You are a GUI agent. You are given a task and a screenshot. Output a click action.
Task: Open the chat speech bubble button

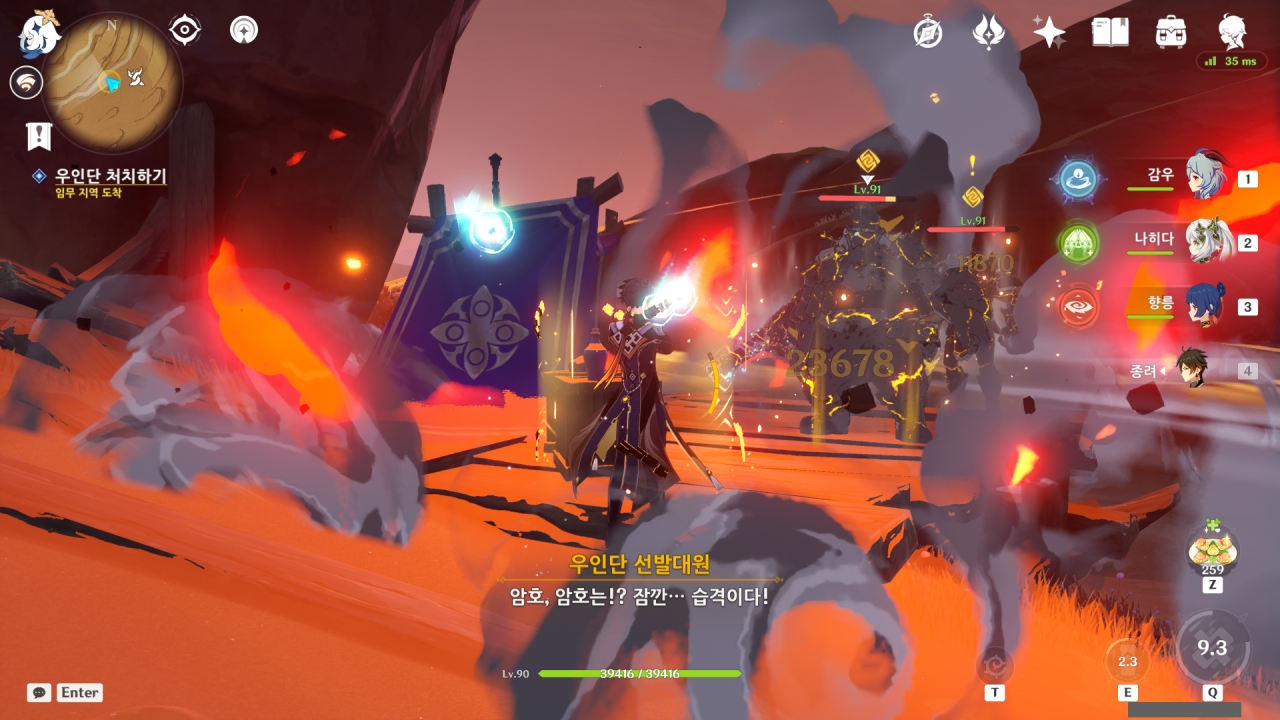point(39,692)
